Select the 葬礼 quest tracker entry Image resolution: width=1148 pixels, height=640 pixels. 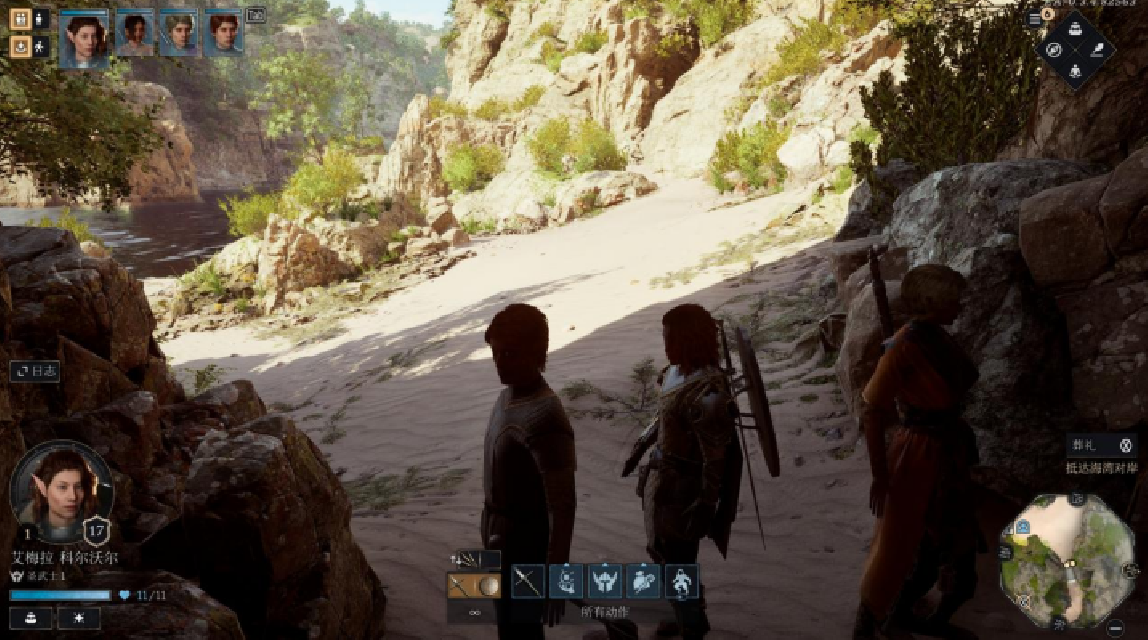(x=1100, y=446)
